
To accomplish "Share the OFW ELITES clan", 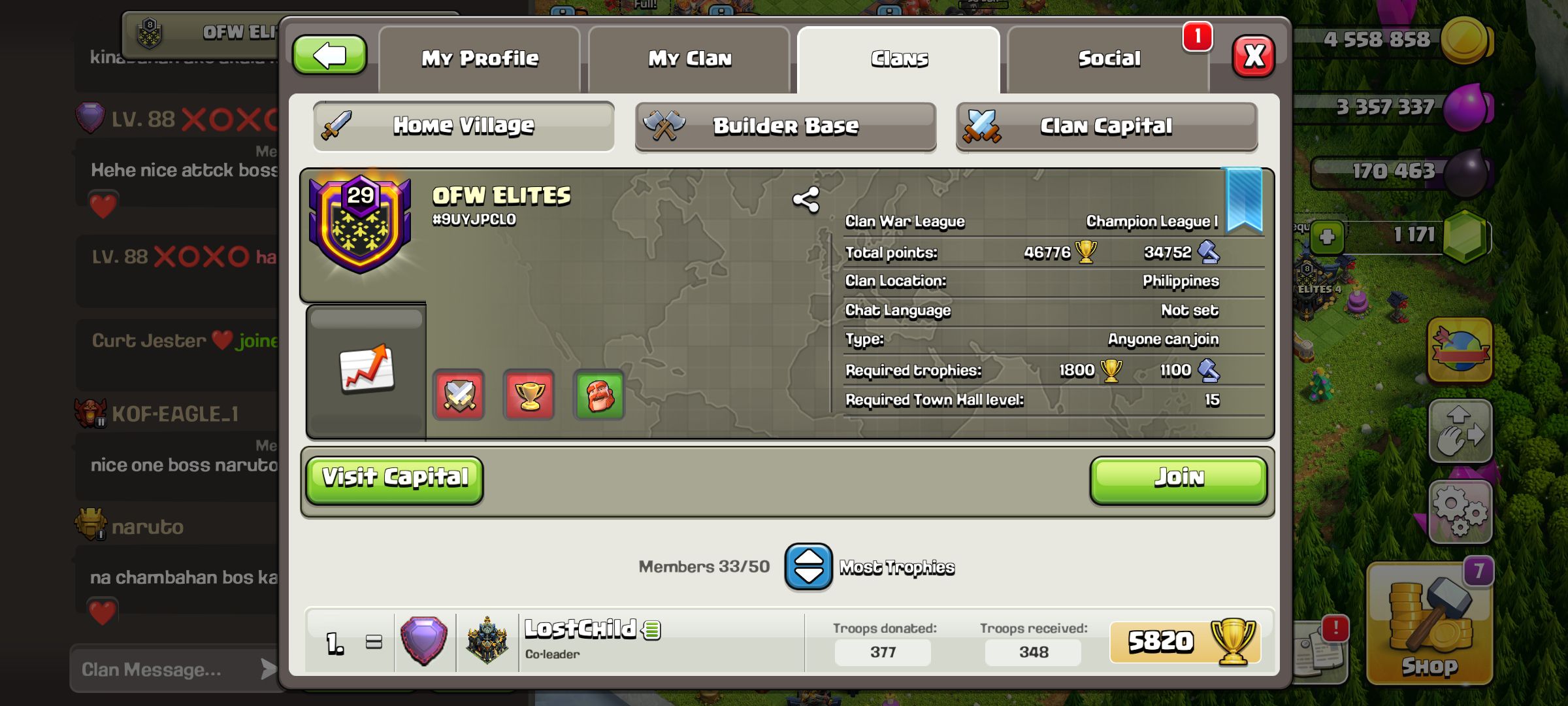I will tap(806, 200).
